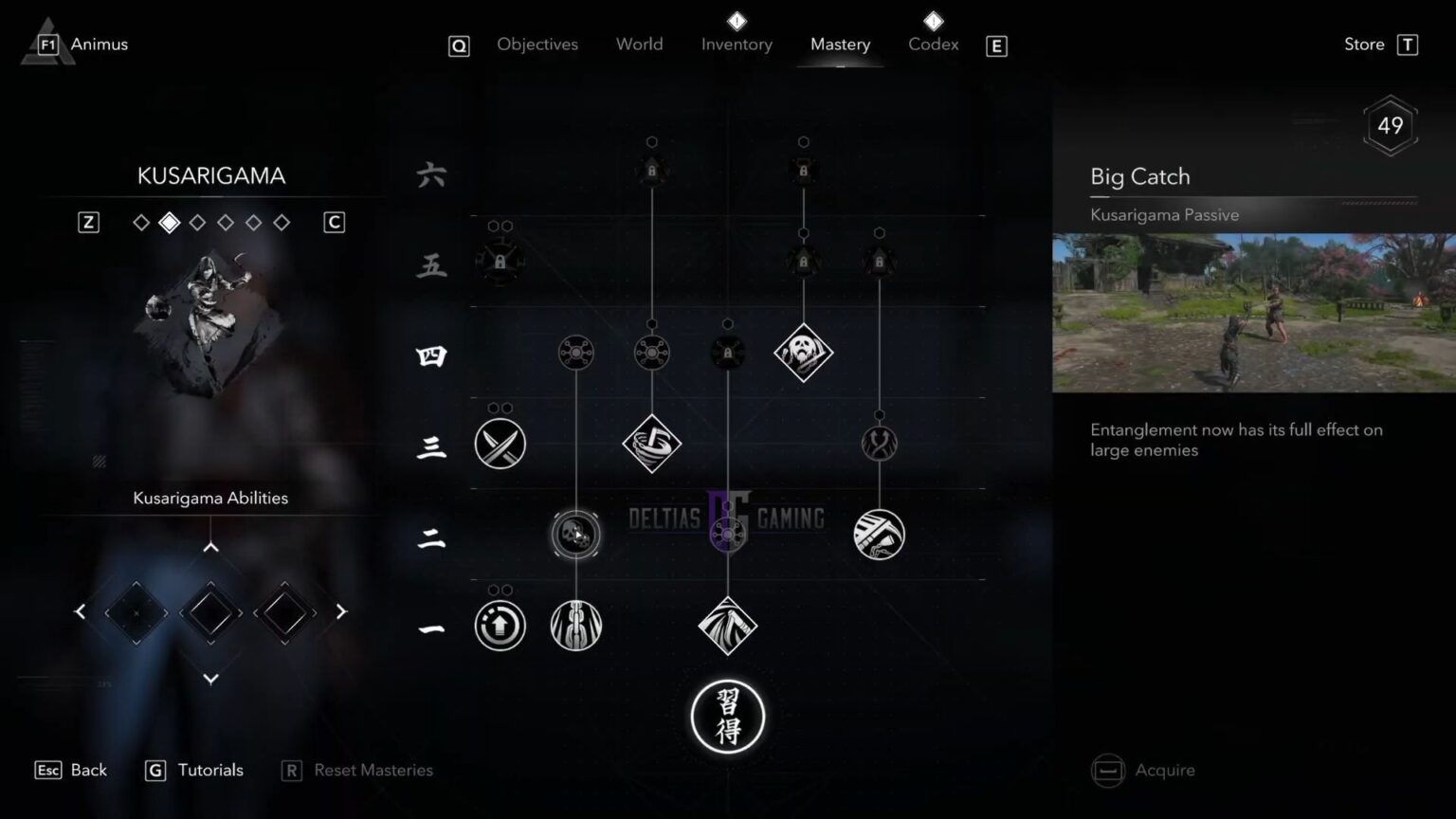
Task: Click the up chevron above the ability diamonds
Action: [209, 546]
